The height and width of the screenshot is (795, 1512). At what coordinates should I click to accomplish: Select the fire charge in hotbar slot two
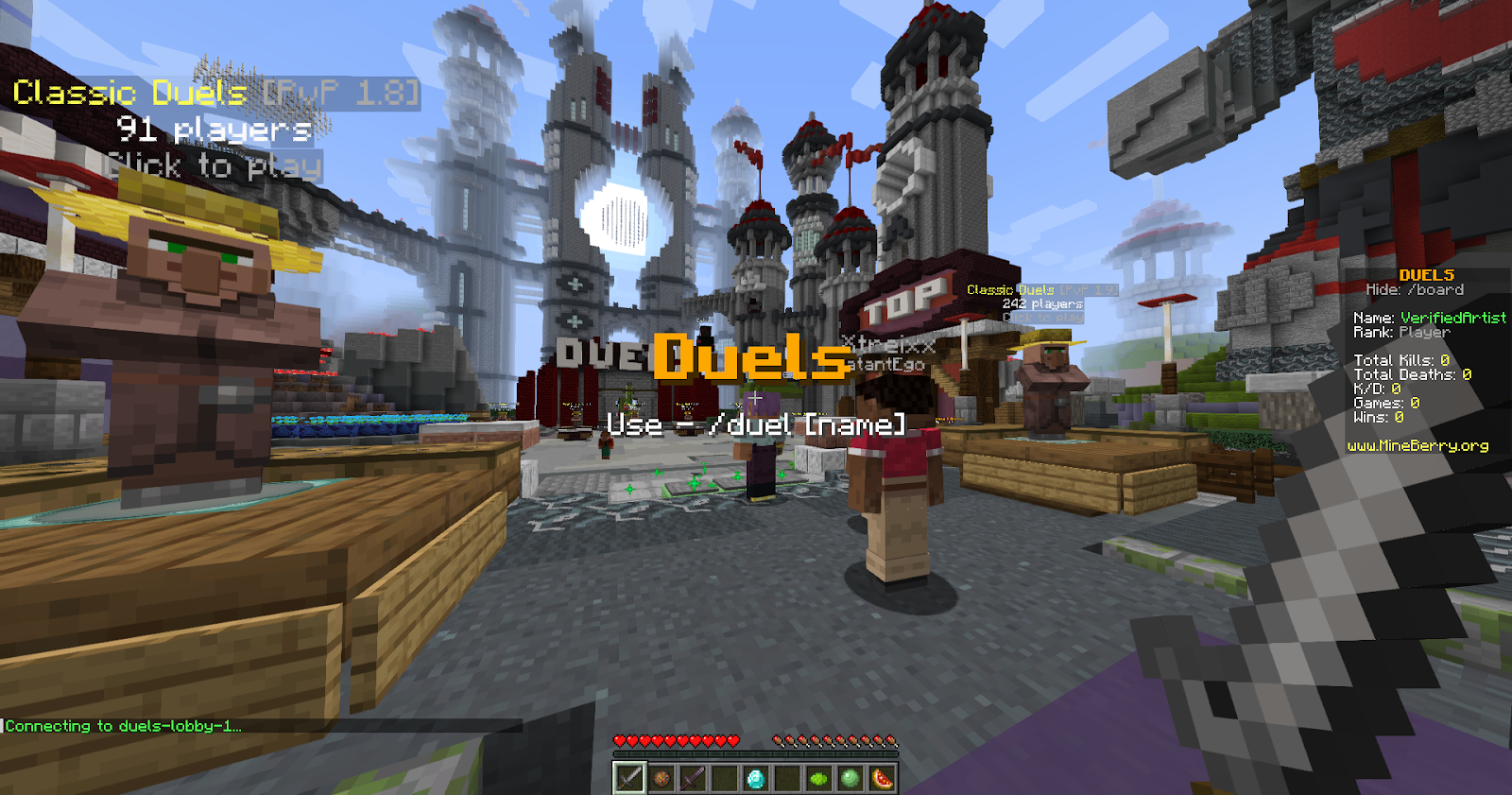(661, 777)
